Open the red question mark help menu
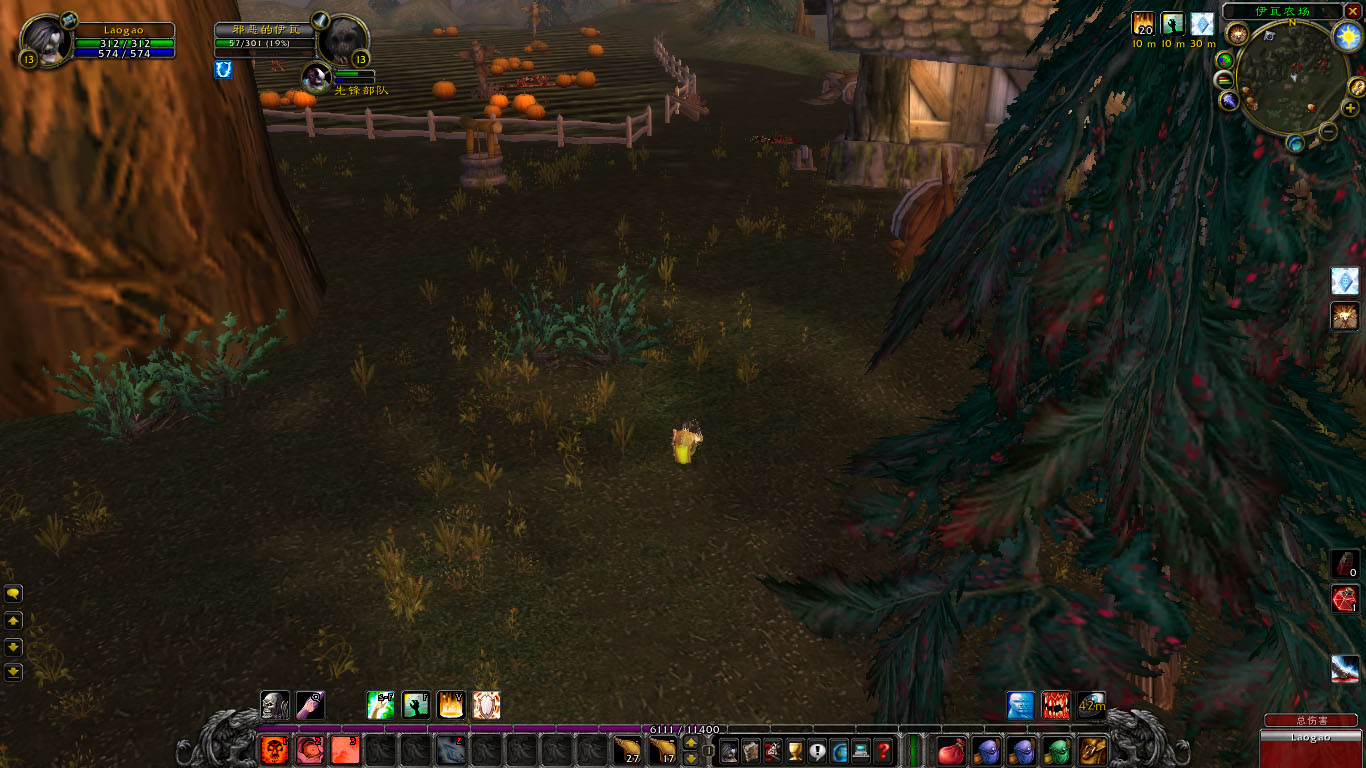Image resolution: width=1366 pixels, height=768 pixels. (883, 750)
